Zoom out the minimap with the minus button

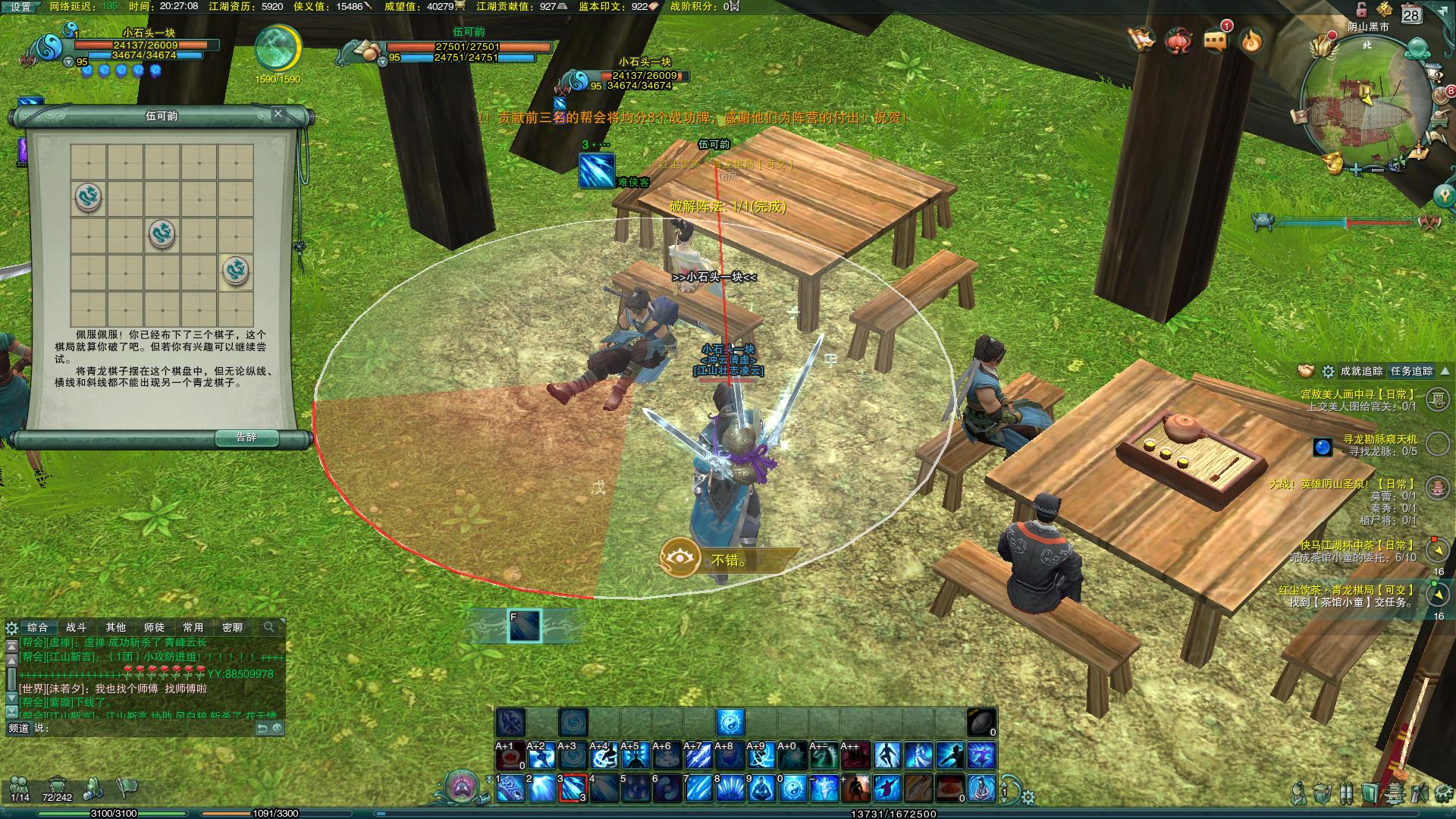point(1376,169)
